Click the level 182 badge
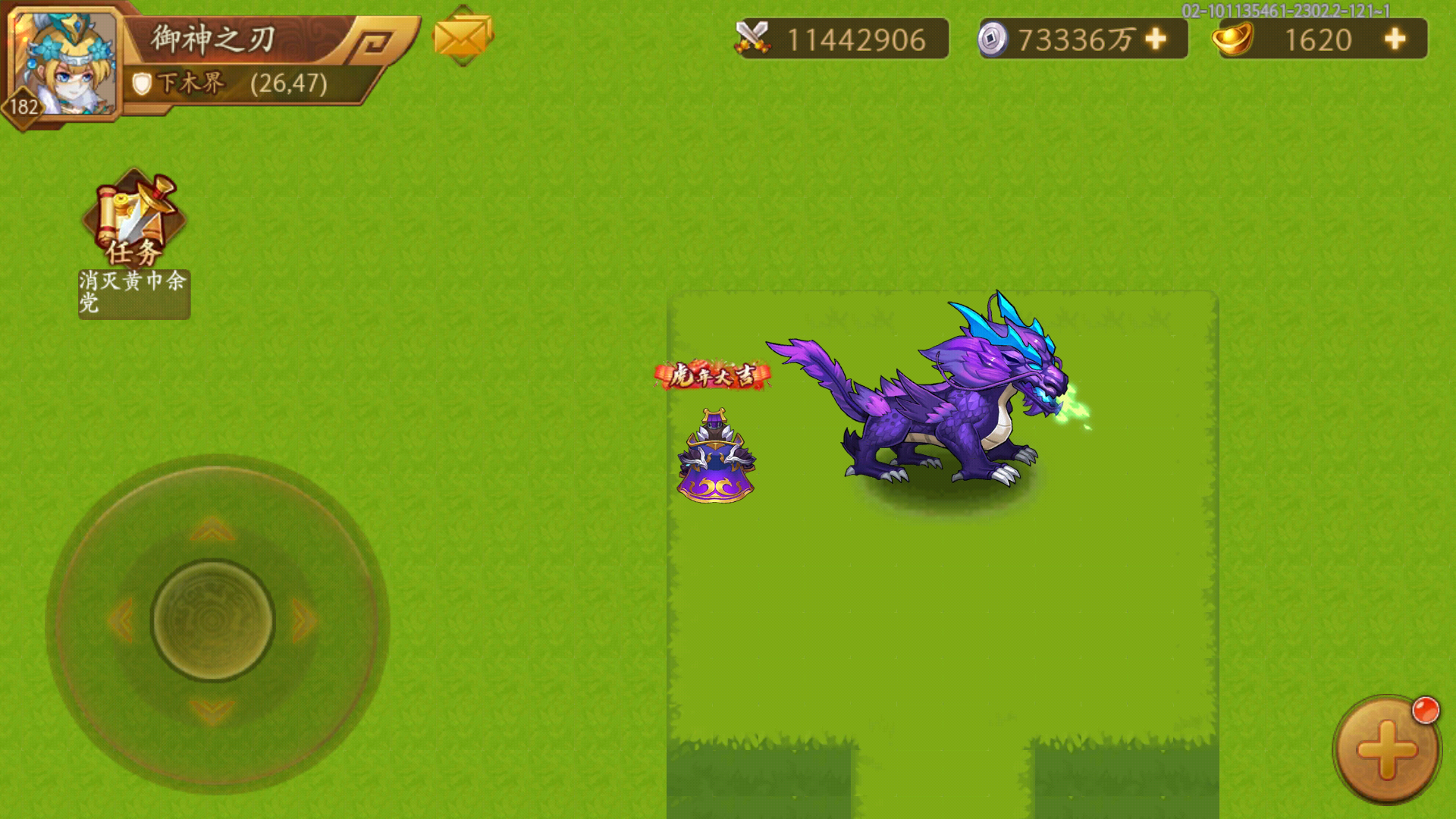This screenshot has height=819, width=1456. [x=23, y=107]
